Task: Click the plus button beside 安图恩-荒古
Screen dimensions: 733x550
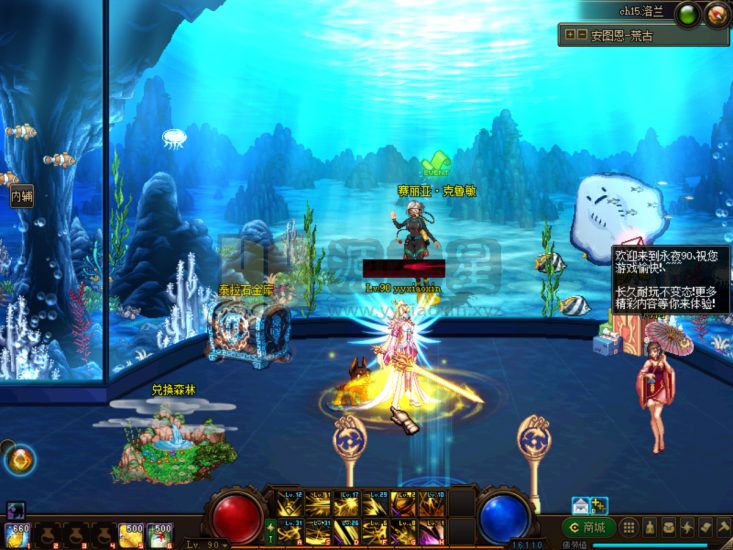Action: click(x=570, y=35)
